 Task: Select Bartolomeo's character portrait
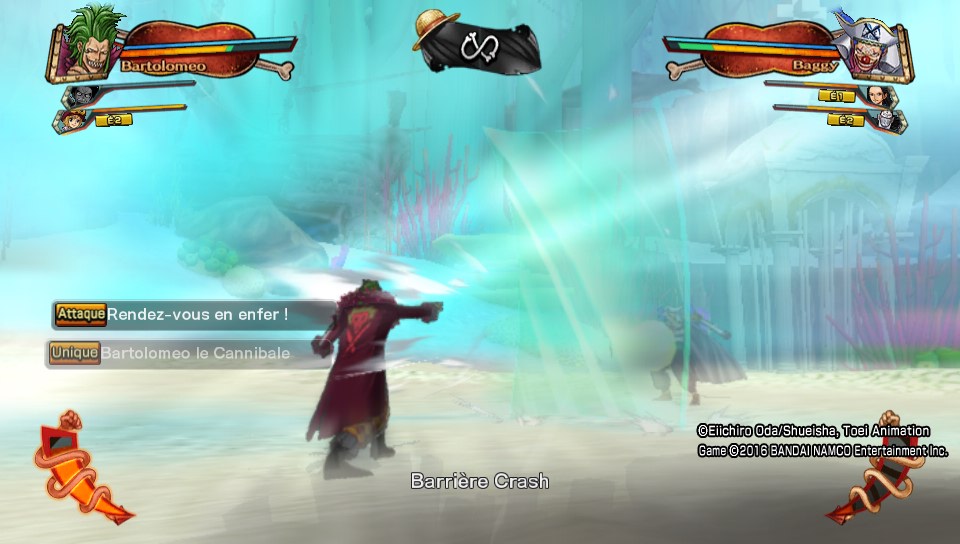pos(88,45)
